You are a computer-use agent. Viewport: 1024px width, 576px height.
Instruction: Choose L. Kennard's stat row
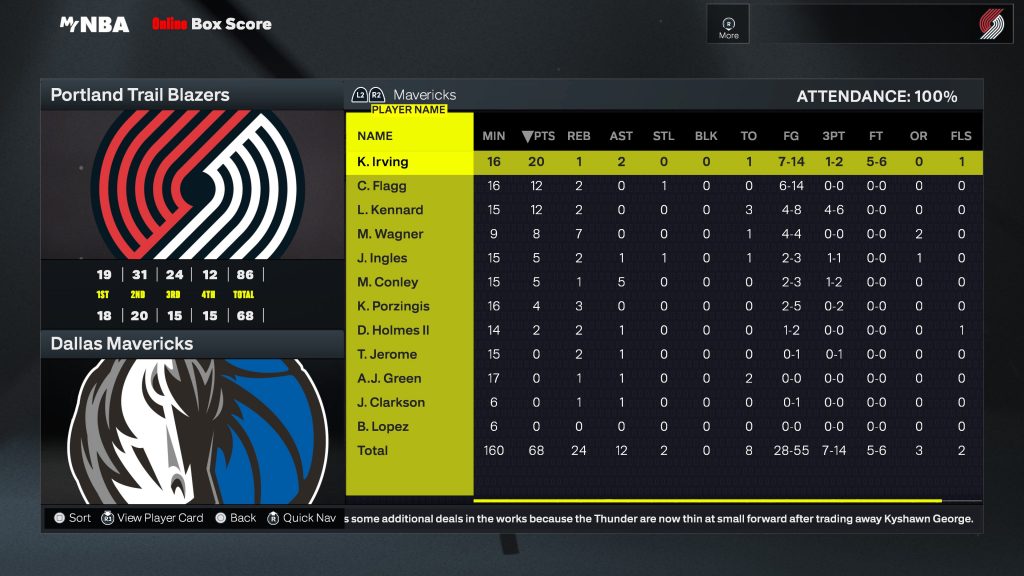tap(390, 210)
